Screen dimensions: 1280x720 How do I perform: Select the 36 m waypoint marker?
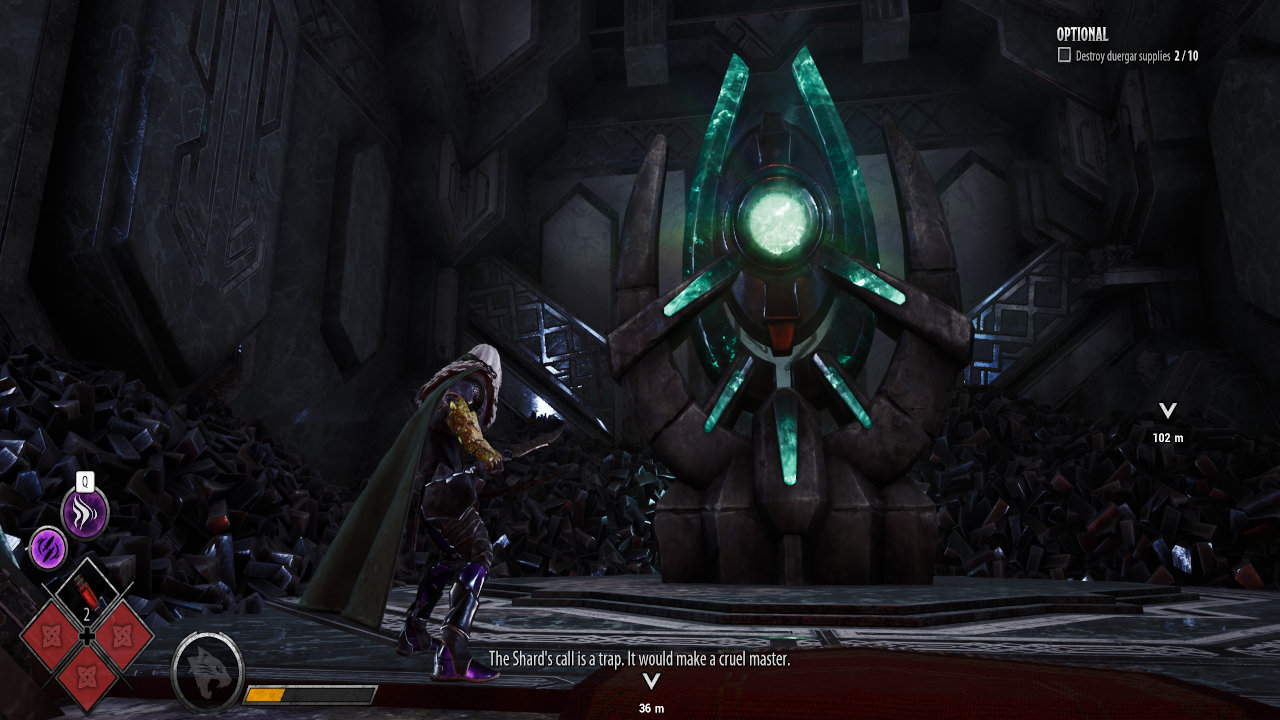tap(651, 682)
